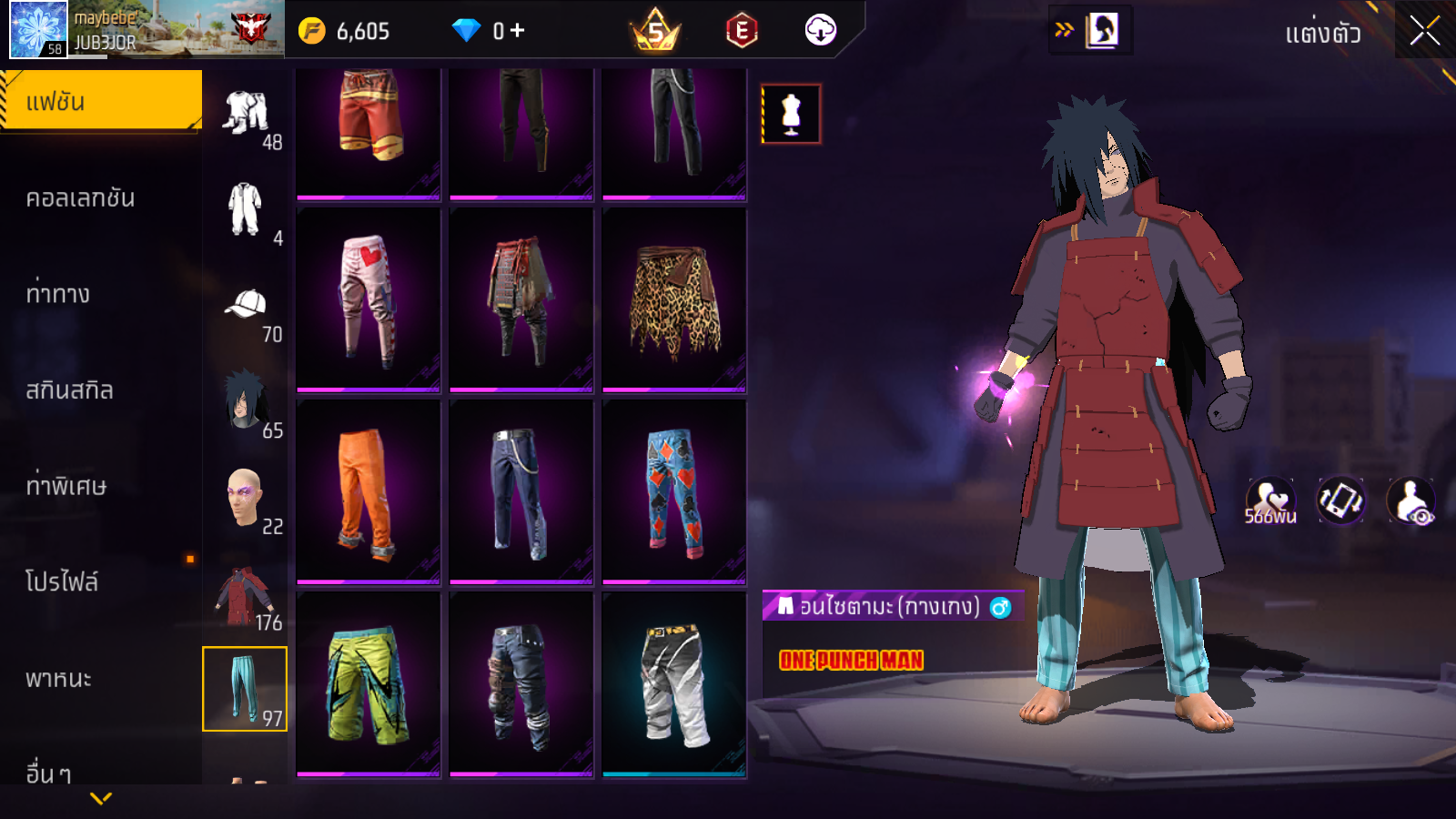The image size is (1456, 819).
Task: Open the แฟชัน fashion tab
Action: click(100, 101)
